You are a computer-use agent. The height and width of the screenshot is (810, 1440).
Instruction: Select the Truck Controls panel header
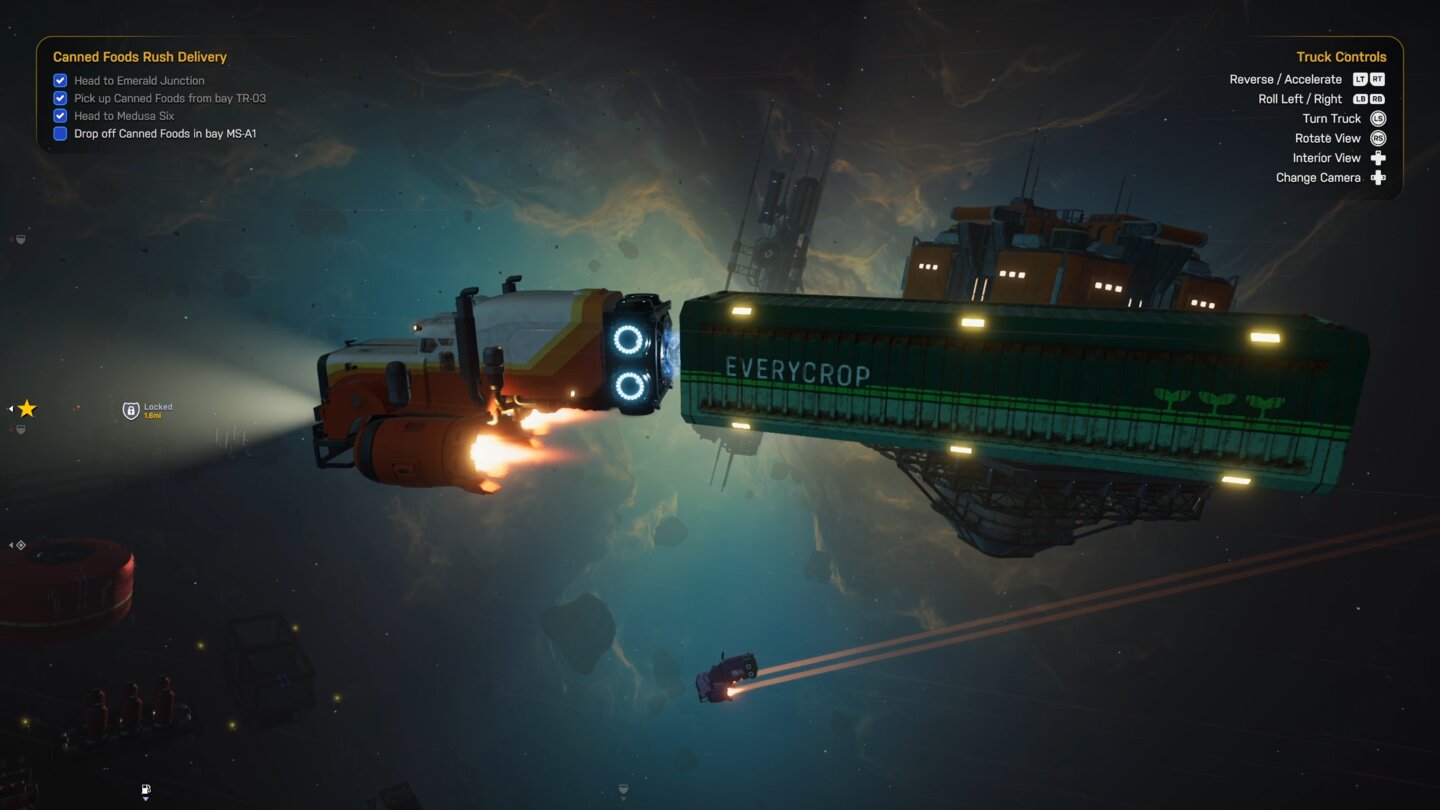point(1341,57)
